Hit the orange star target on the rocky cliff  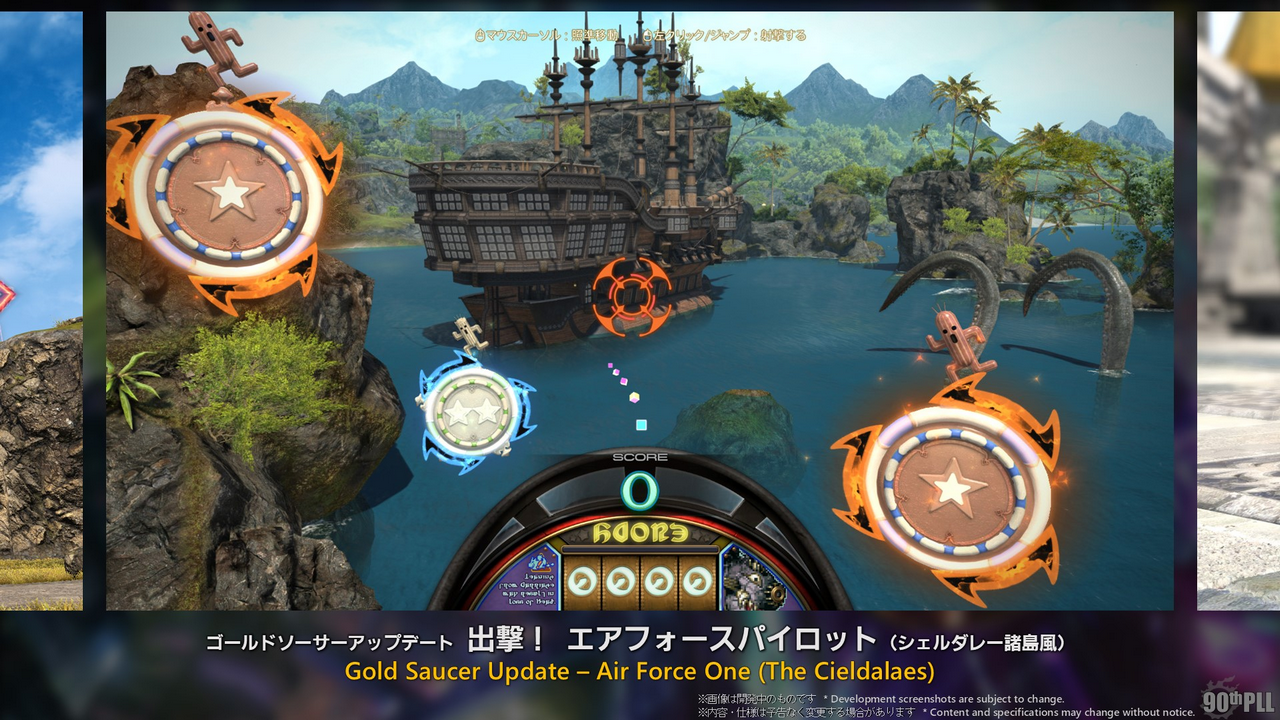tap(230, 192)
